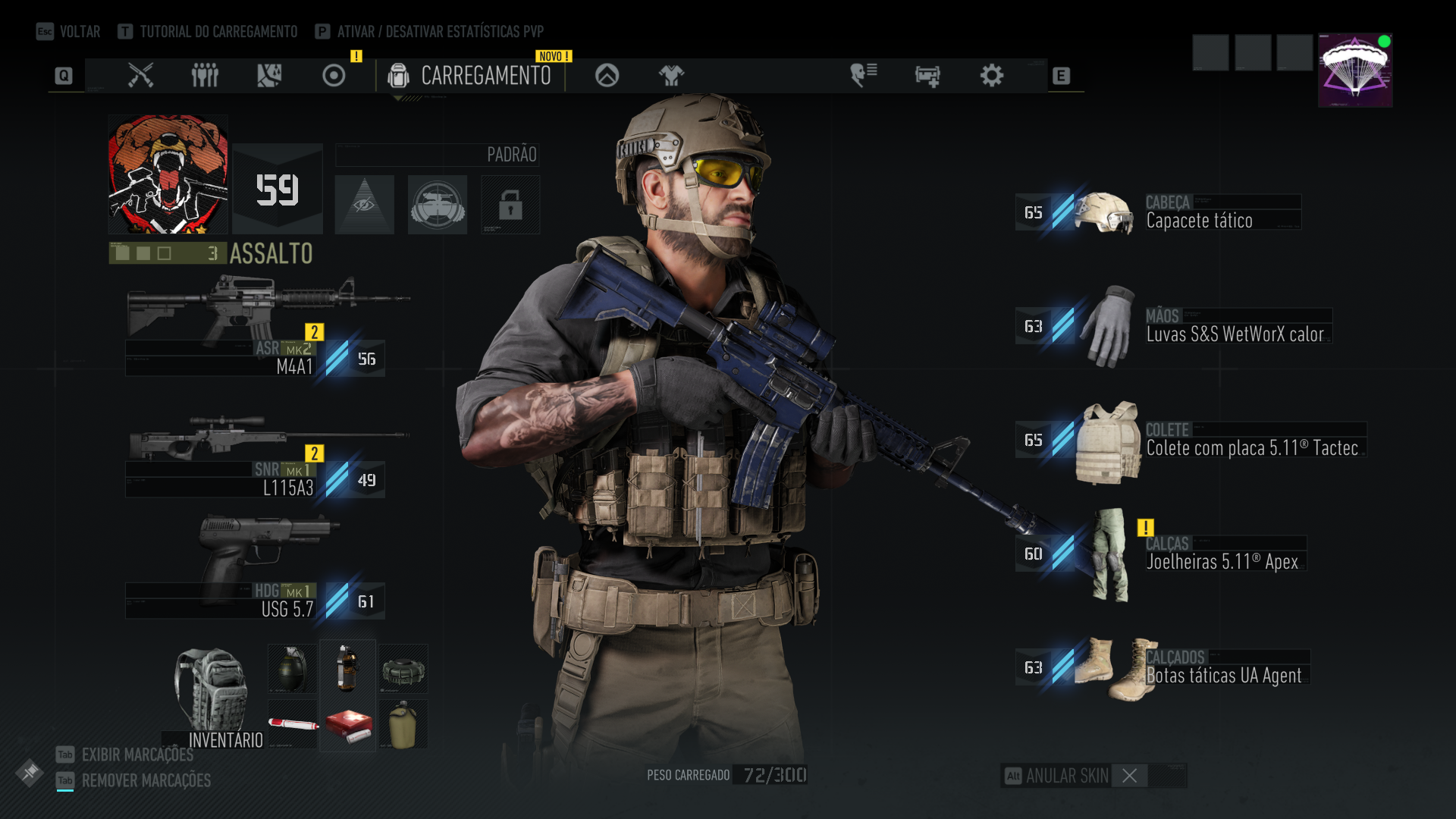This screenshot has height=819, width=1456.
Task: Open the objectives target tab
Action: click(x=334, y=76)
